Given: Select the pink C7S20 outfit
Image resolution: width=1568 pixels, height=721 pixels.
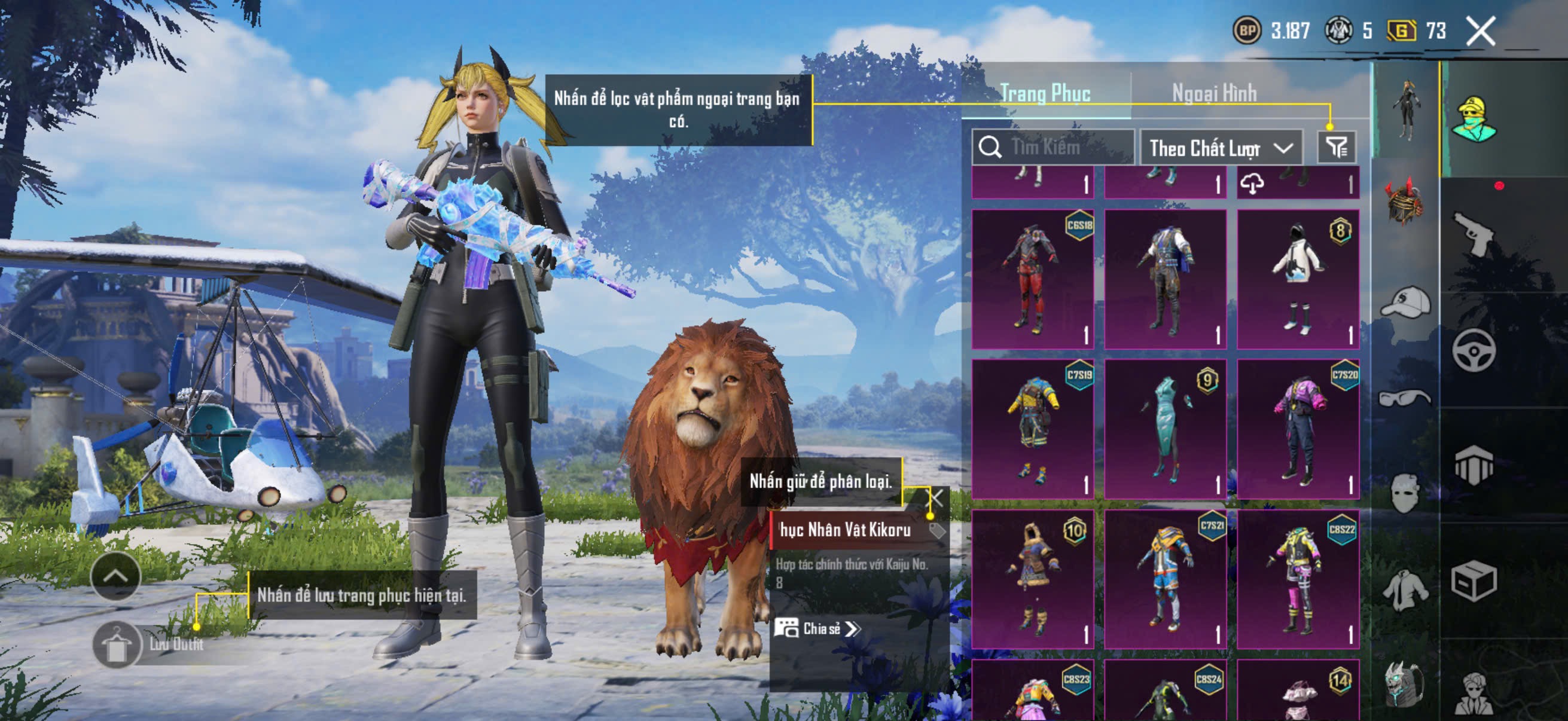Looking at the screenshot, I should click(x=1298, y=428).
